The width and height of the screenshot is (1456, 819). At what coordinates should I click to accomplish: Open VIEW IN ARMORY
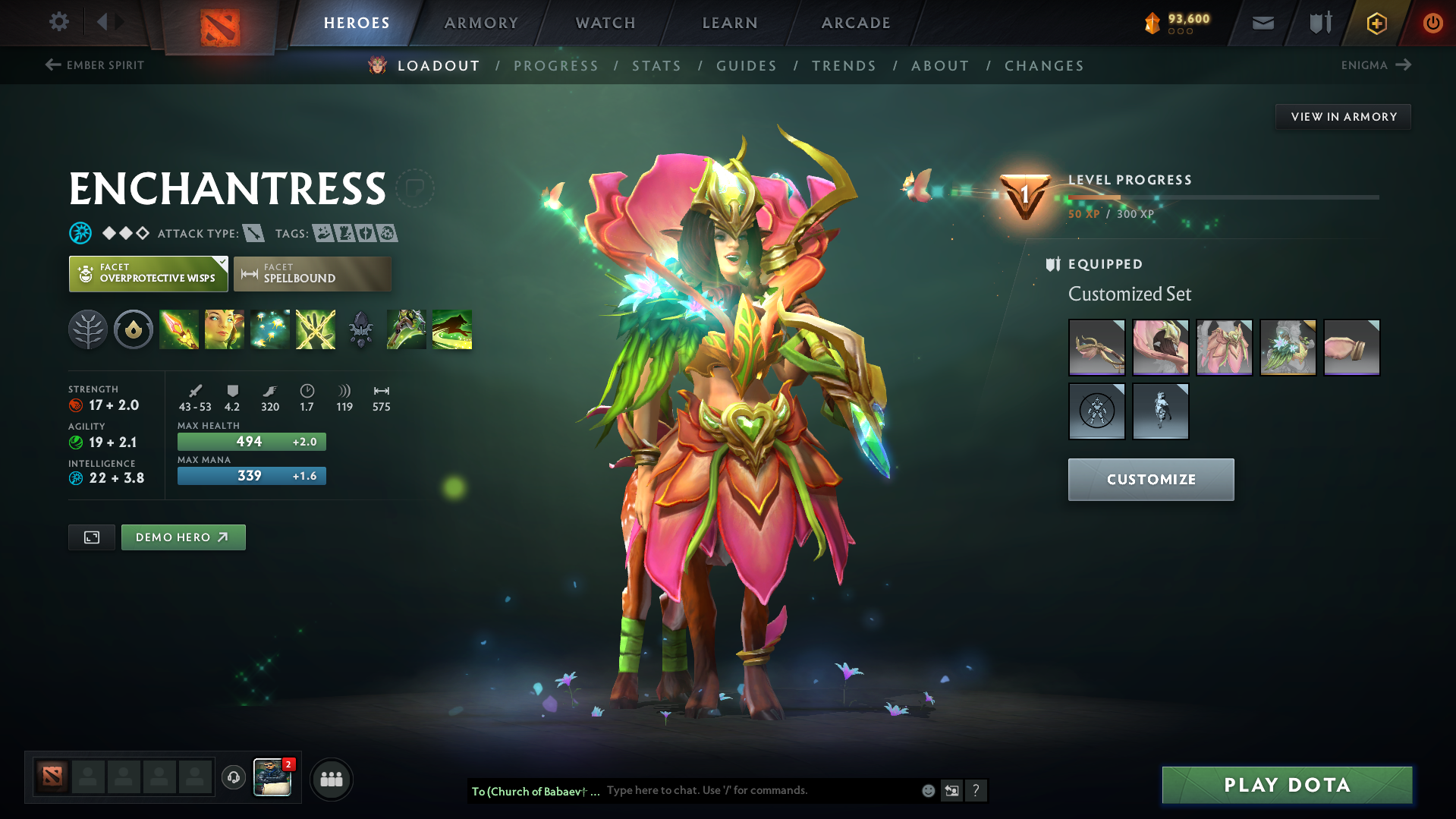pos(1343,116)
